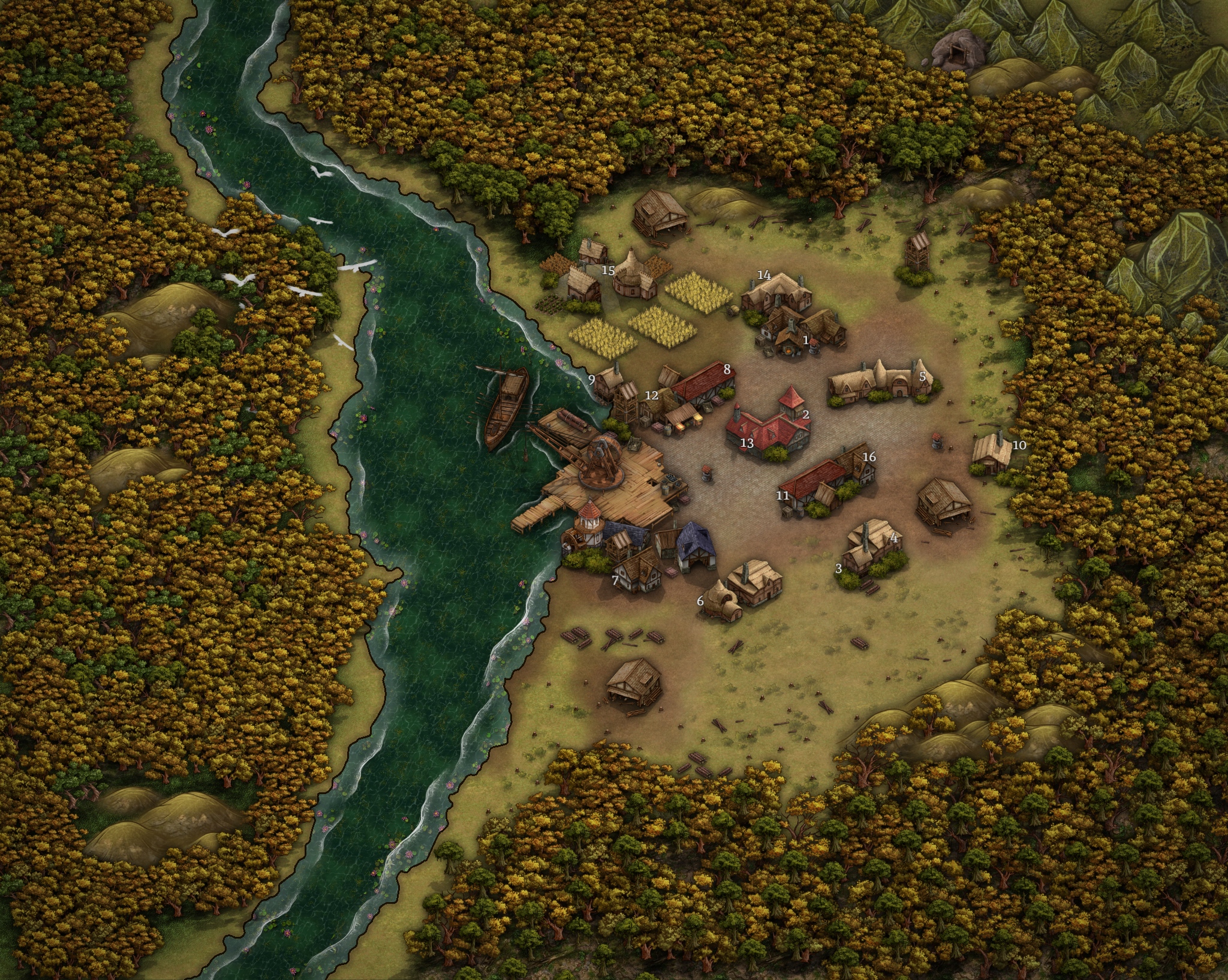Select map marker number 9
The width and height of the screenshot is (1228, 980).
pyautogui.click(x=591, y=379)
